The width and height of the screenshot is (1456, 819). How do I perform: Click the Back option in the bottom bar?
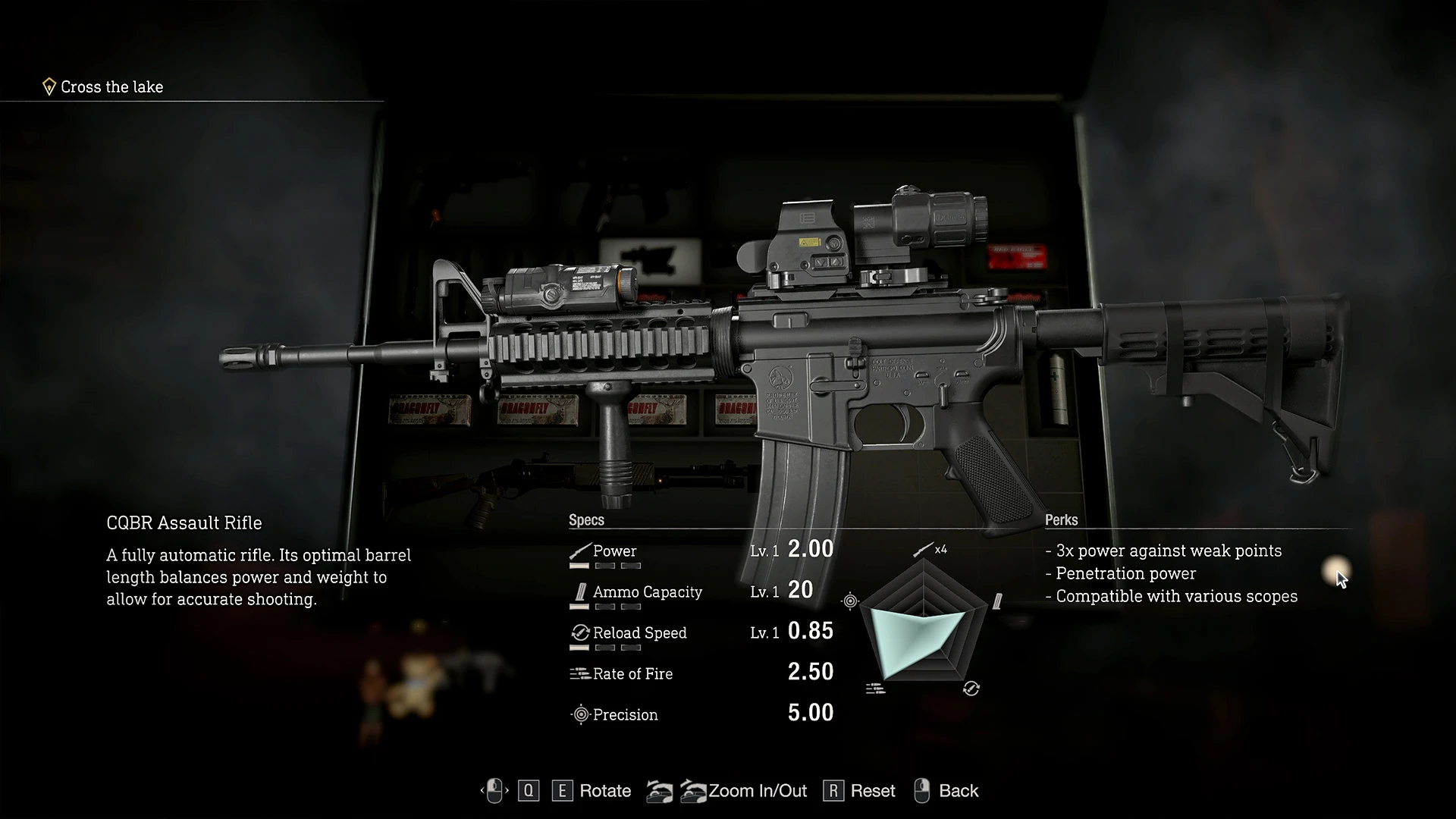click(958, 791)
